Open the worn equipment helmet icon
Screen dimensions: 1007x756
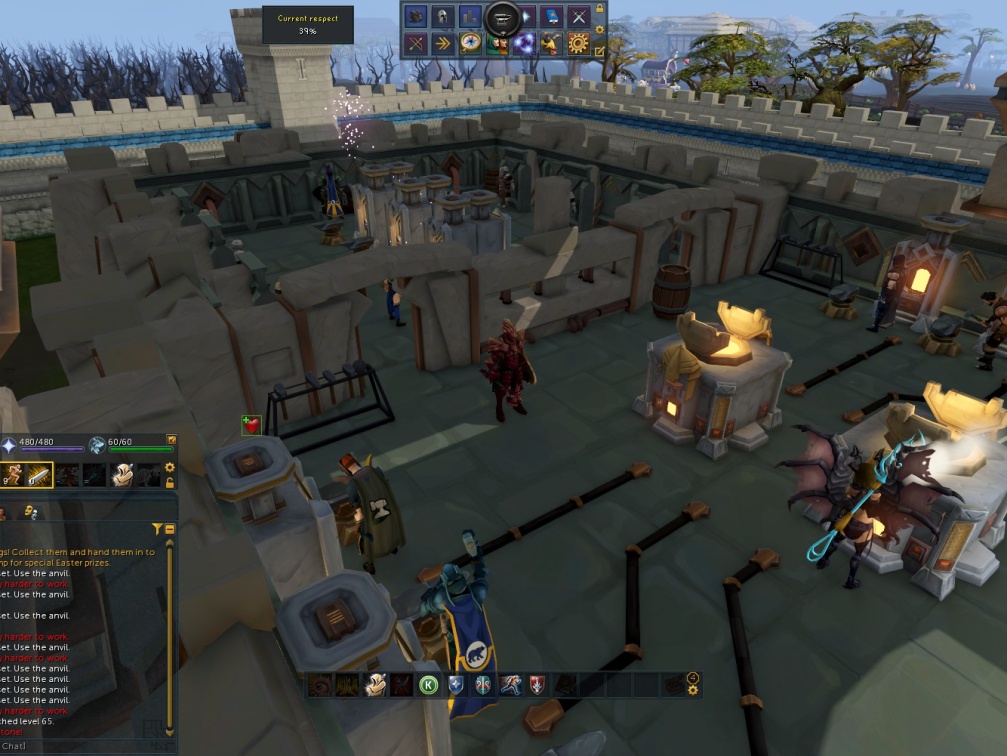pyautogui.click(x=443, y=17)
